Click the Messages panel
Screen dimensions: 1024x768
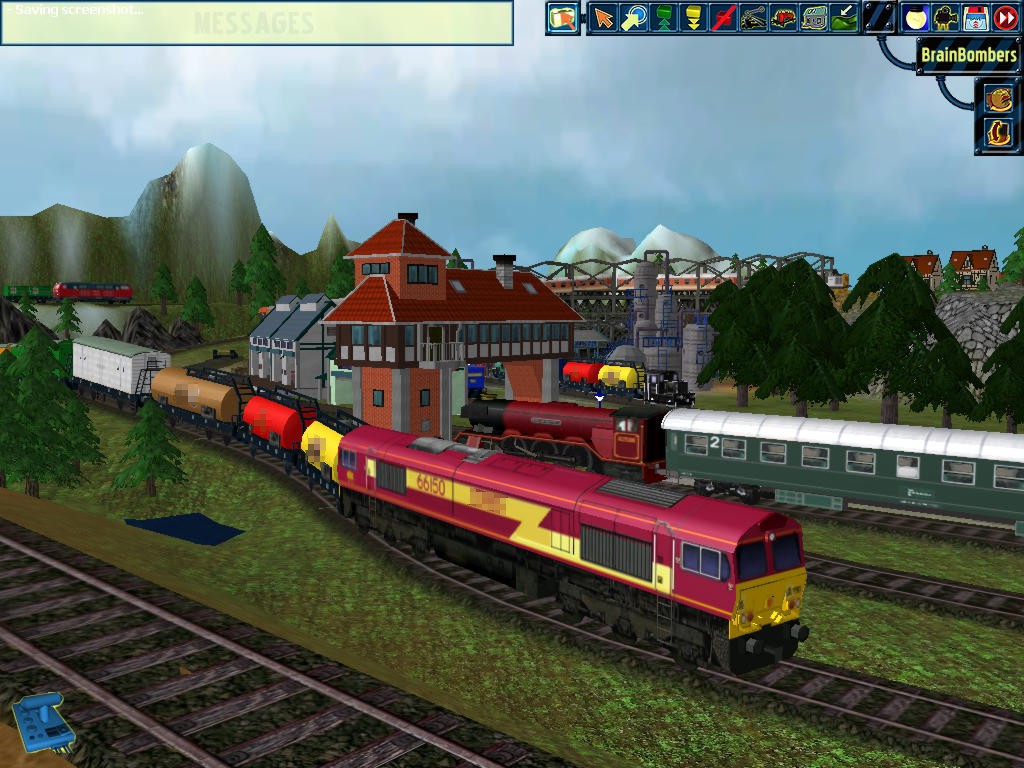(x=256, y=23)
